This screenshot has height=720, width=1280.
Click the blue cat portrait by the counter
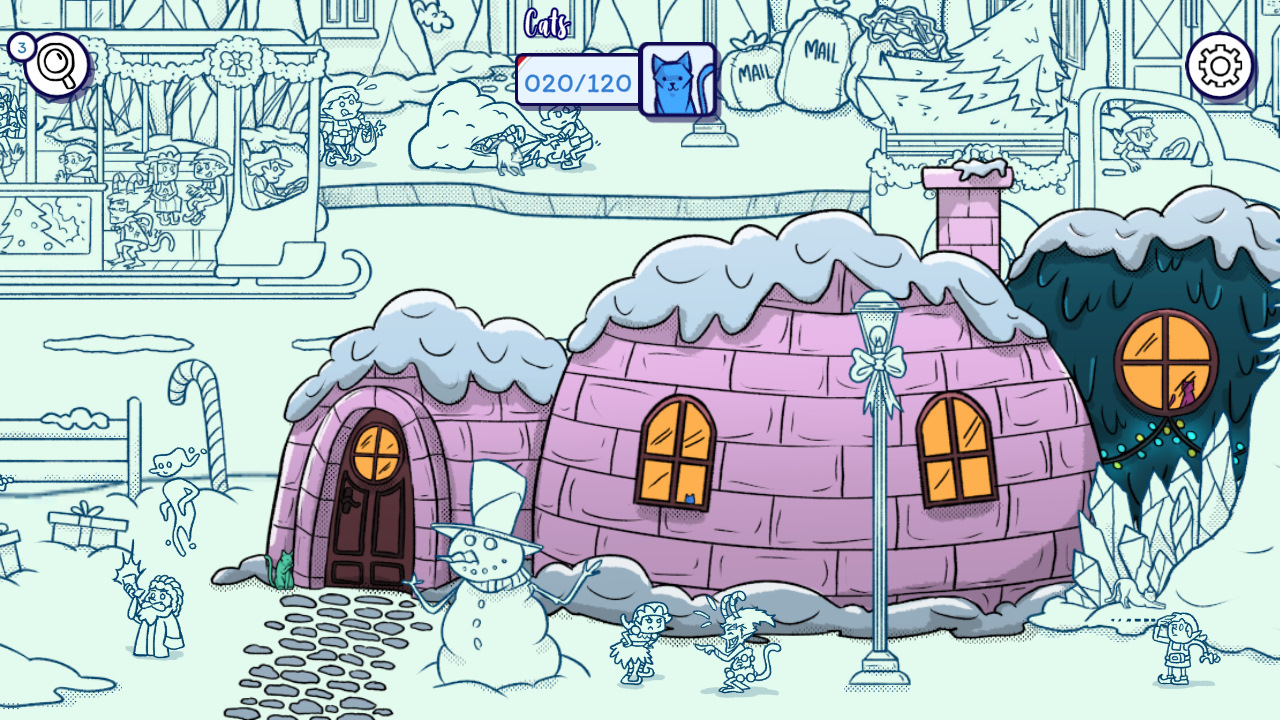tap(679, 79)
